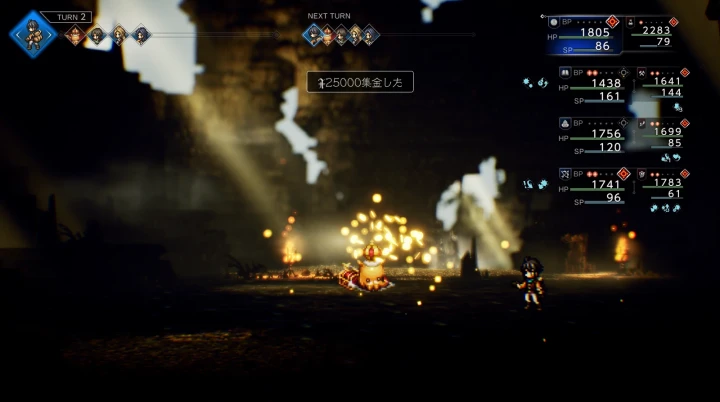Click the first portrait under NEXT TURN
720x402 pixels.
[x=314, y=36]
